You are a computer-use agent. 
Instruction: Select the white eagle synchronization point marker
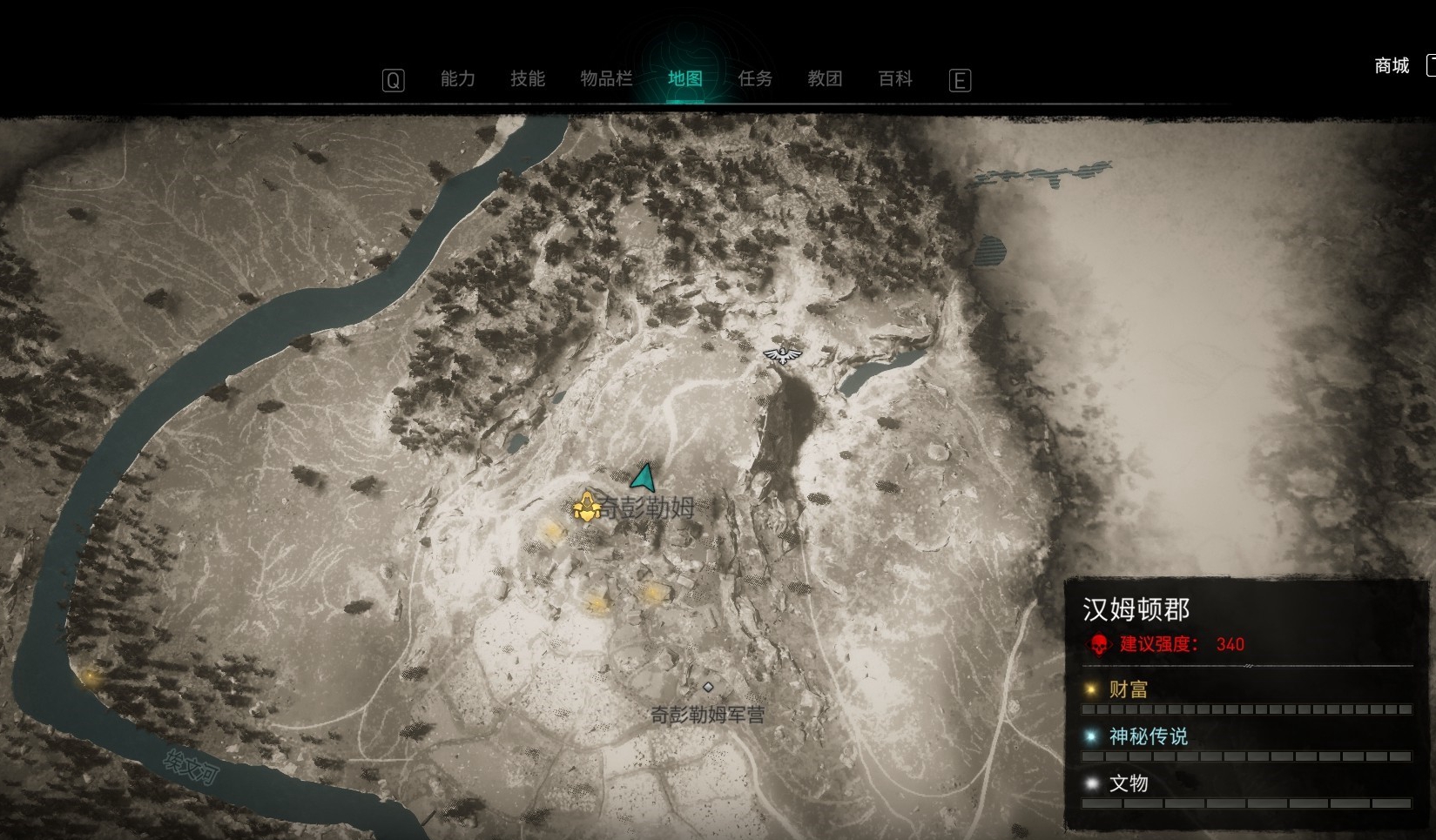coord(783,353)
